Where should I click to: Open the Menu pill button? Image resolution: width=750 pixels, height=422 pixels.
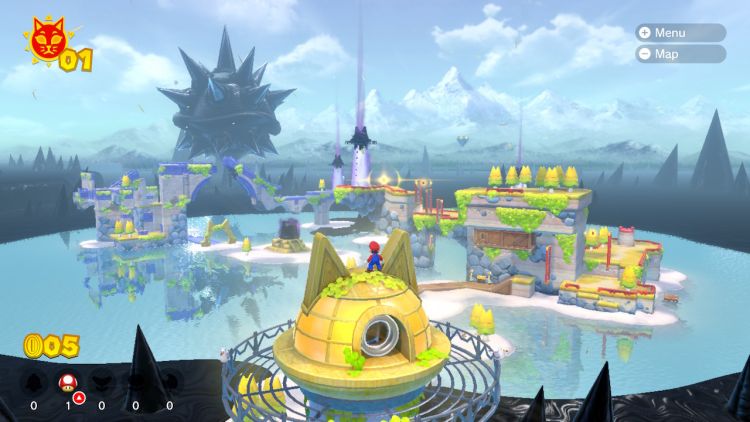click(x=680, y=32)
